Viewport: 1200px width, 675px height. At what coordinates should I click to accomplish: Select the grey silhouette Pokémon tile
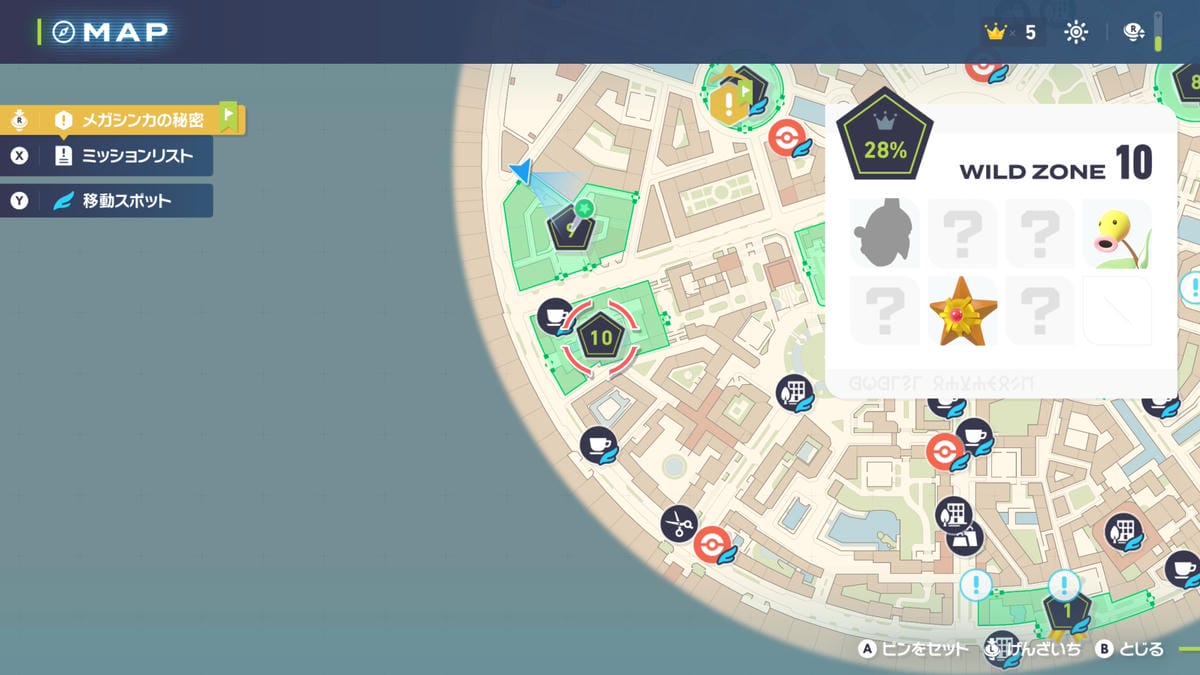point(884,233)
